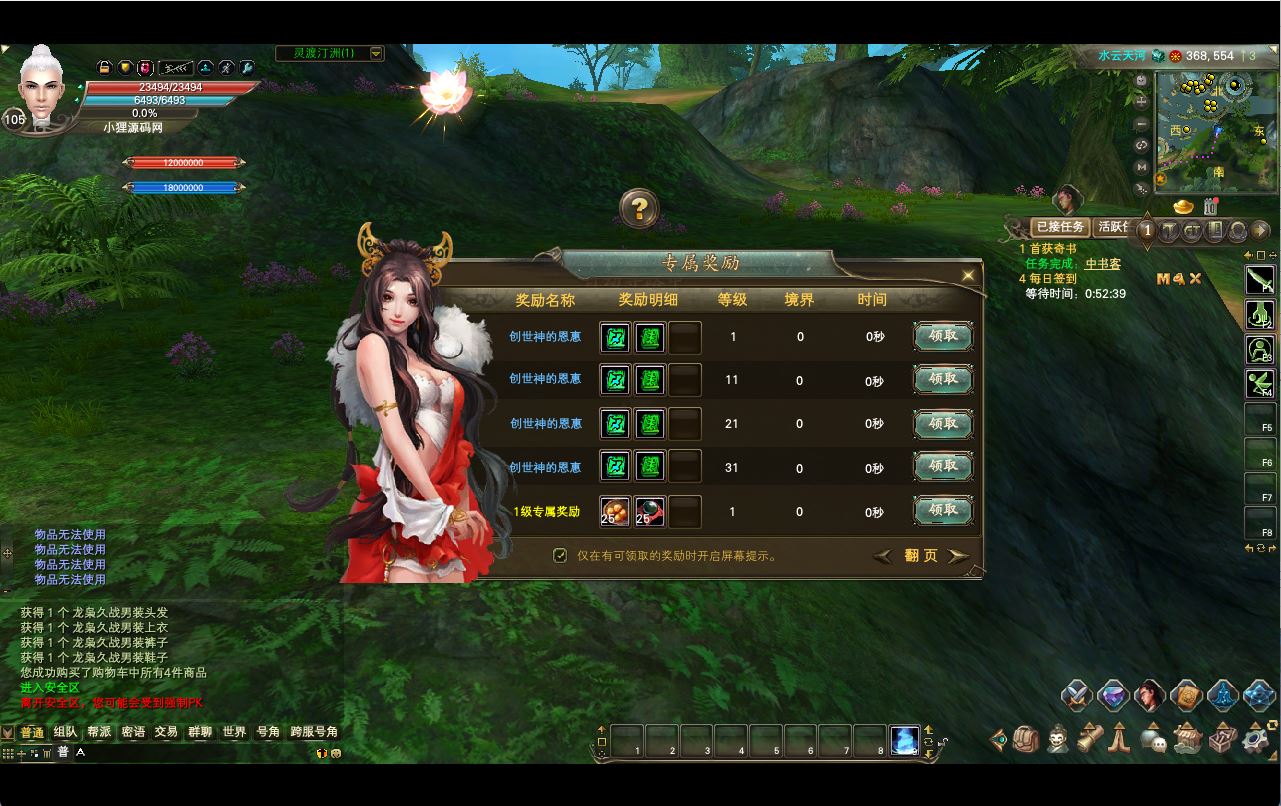This screenshot has width=1281, height=806.
Task: Switch chat to the 世界 channel
Action: tap(234, 732)
